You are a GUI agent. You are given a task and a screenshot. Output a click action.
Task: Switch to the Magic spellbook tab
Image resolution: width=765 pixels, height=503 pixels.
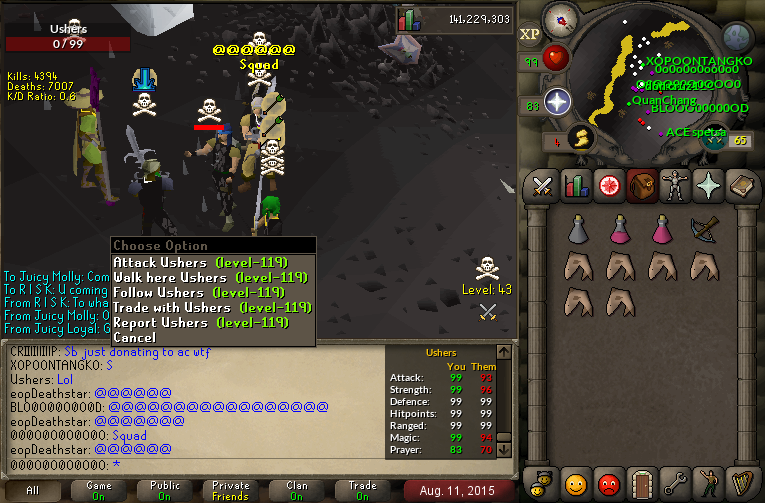coord(742,186)
